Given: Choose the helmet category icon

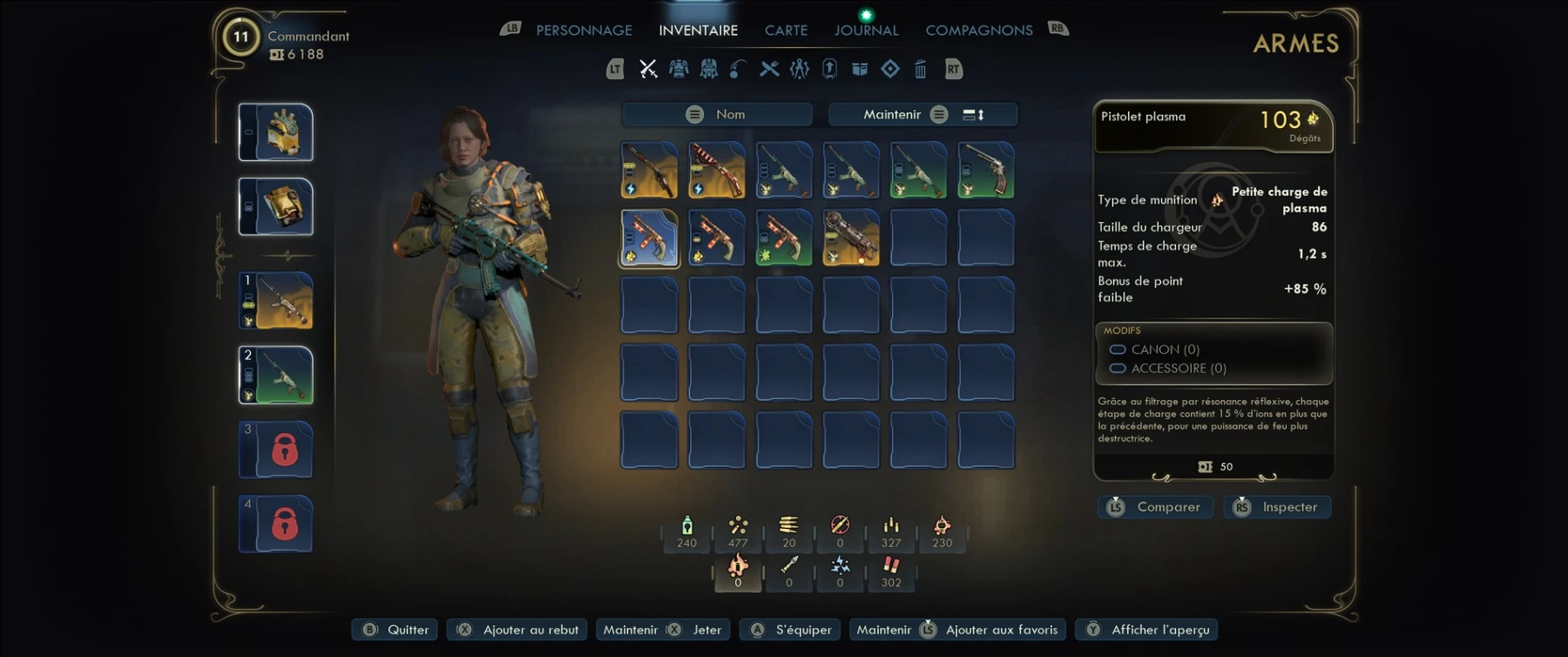Looking at the screenshot, I should tap(709, 69).
